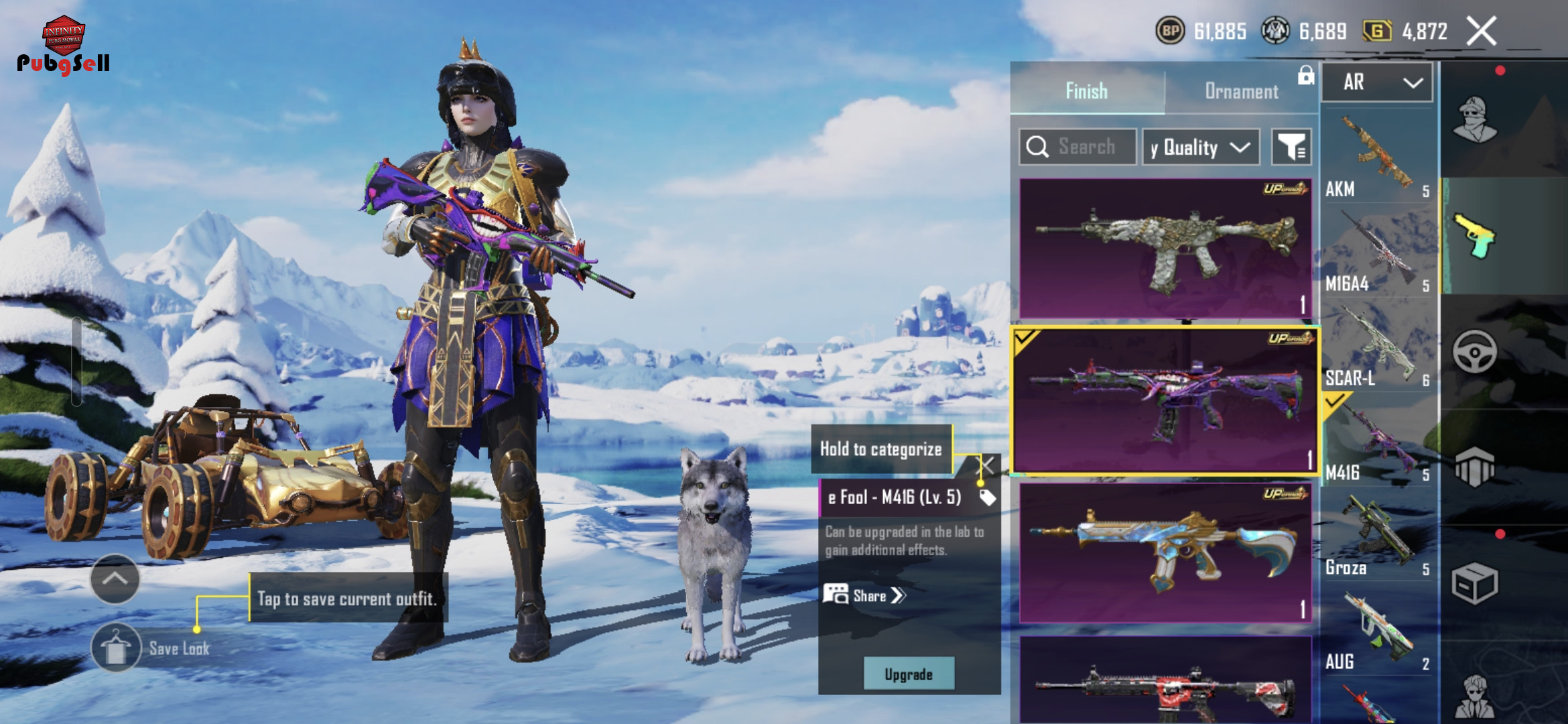
Task: Choose the AUG weapon category
Action: click(1379, 631)
